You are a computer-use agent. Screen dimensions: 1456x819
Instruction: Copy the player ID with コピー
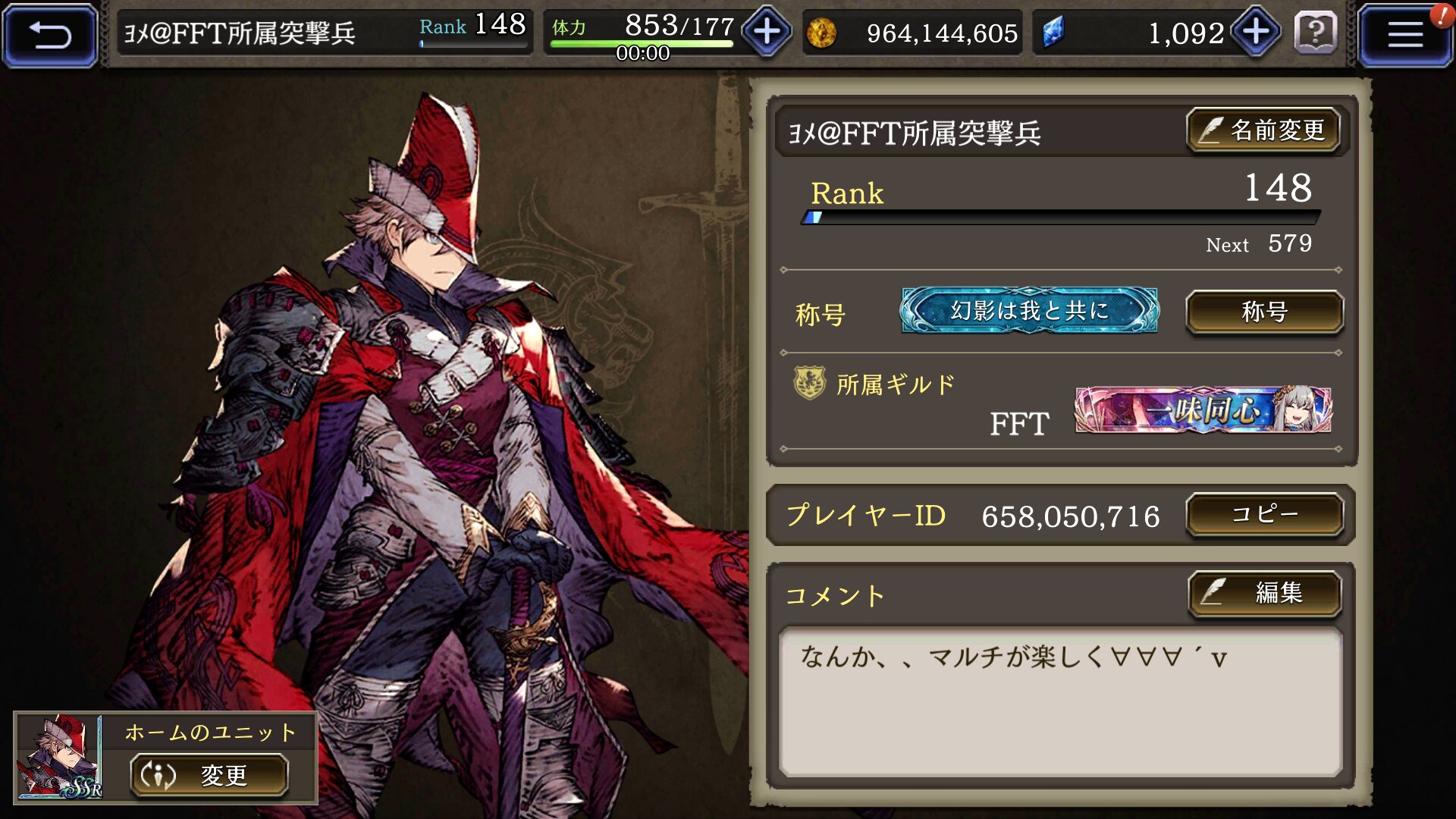point(1264,515)
